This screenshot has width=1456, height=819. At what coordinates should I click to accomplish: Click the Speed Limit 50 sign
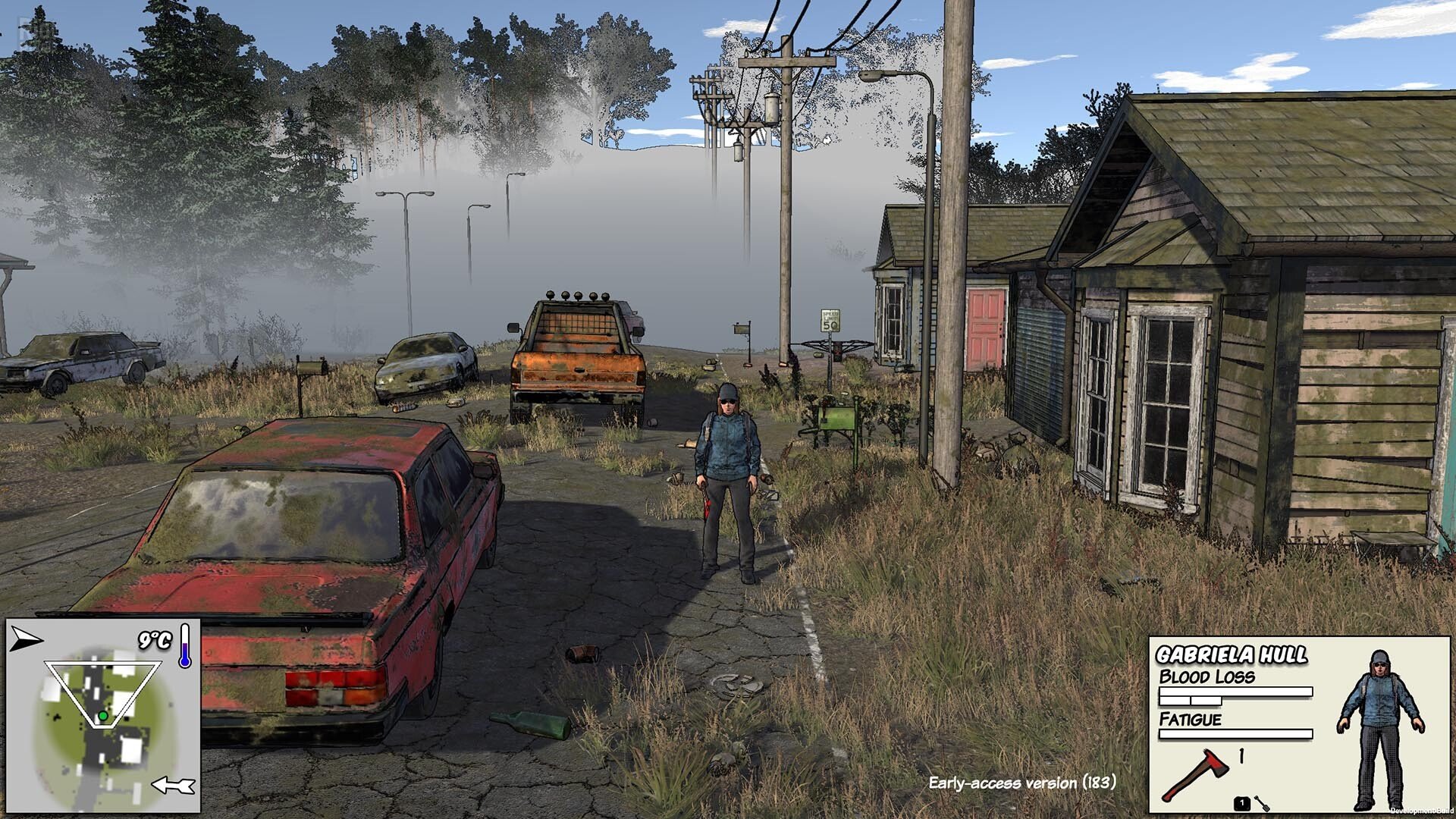tap(830, 319)
